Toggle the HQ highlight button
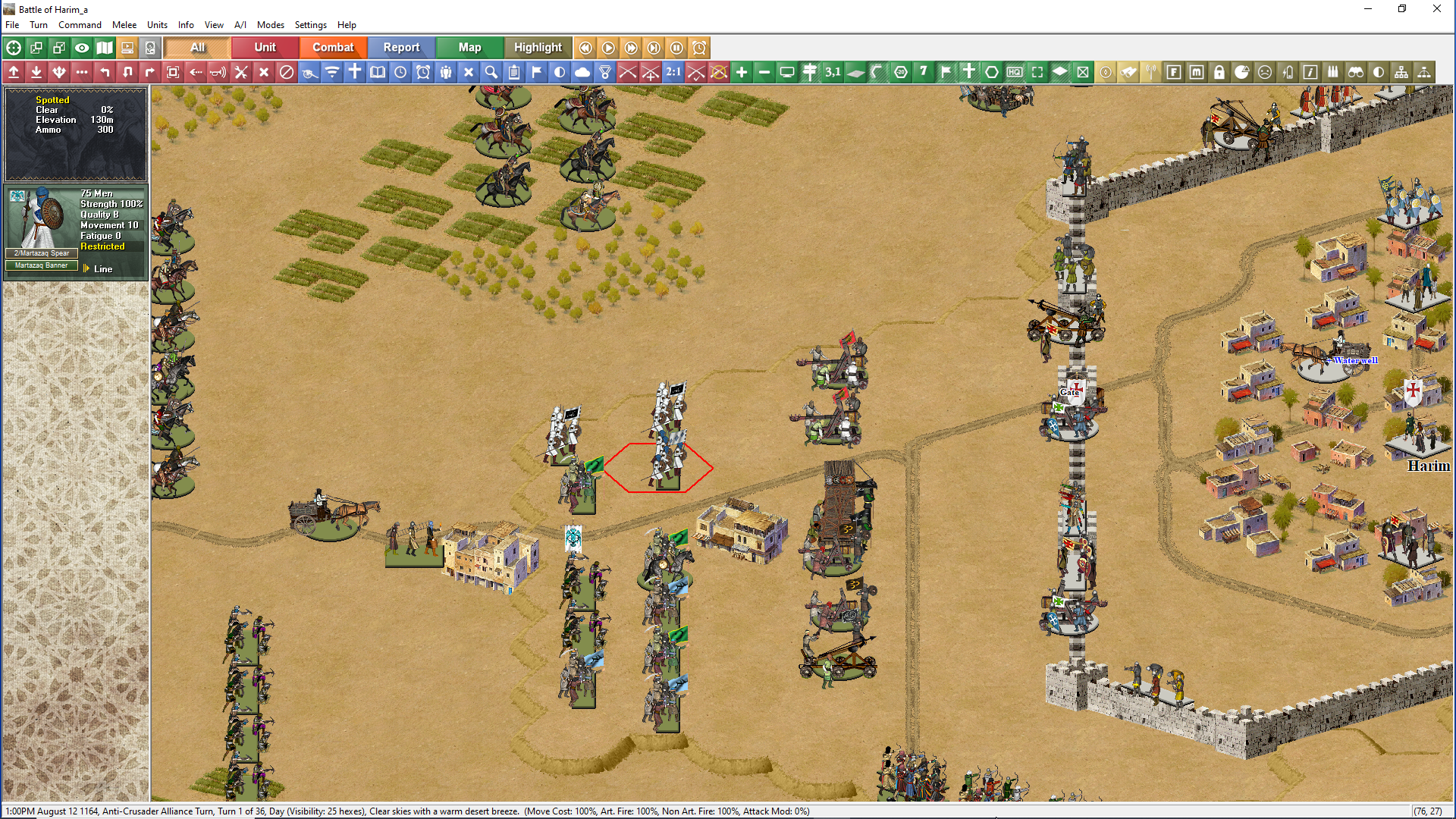This screenshot has width=1456, height=819. coord(1015,72)
